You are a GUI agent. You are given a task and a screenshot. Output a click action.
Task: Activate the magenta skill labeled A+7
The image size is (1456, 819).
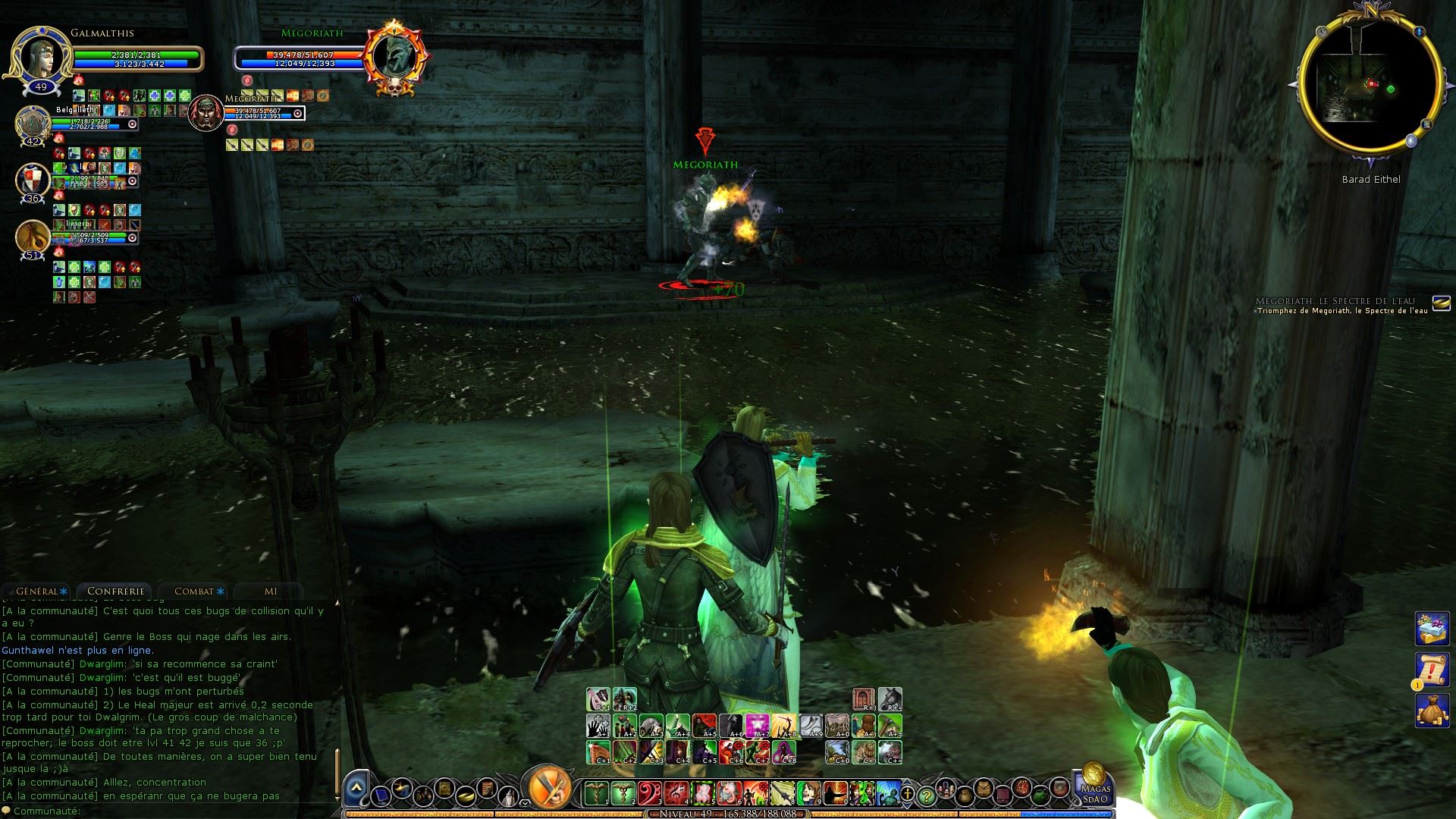click(x=758, y=726)
